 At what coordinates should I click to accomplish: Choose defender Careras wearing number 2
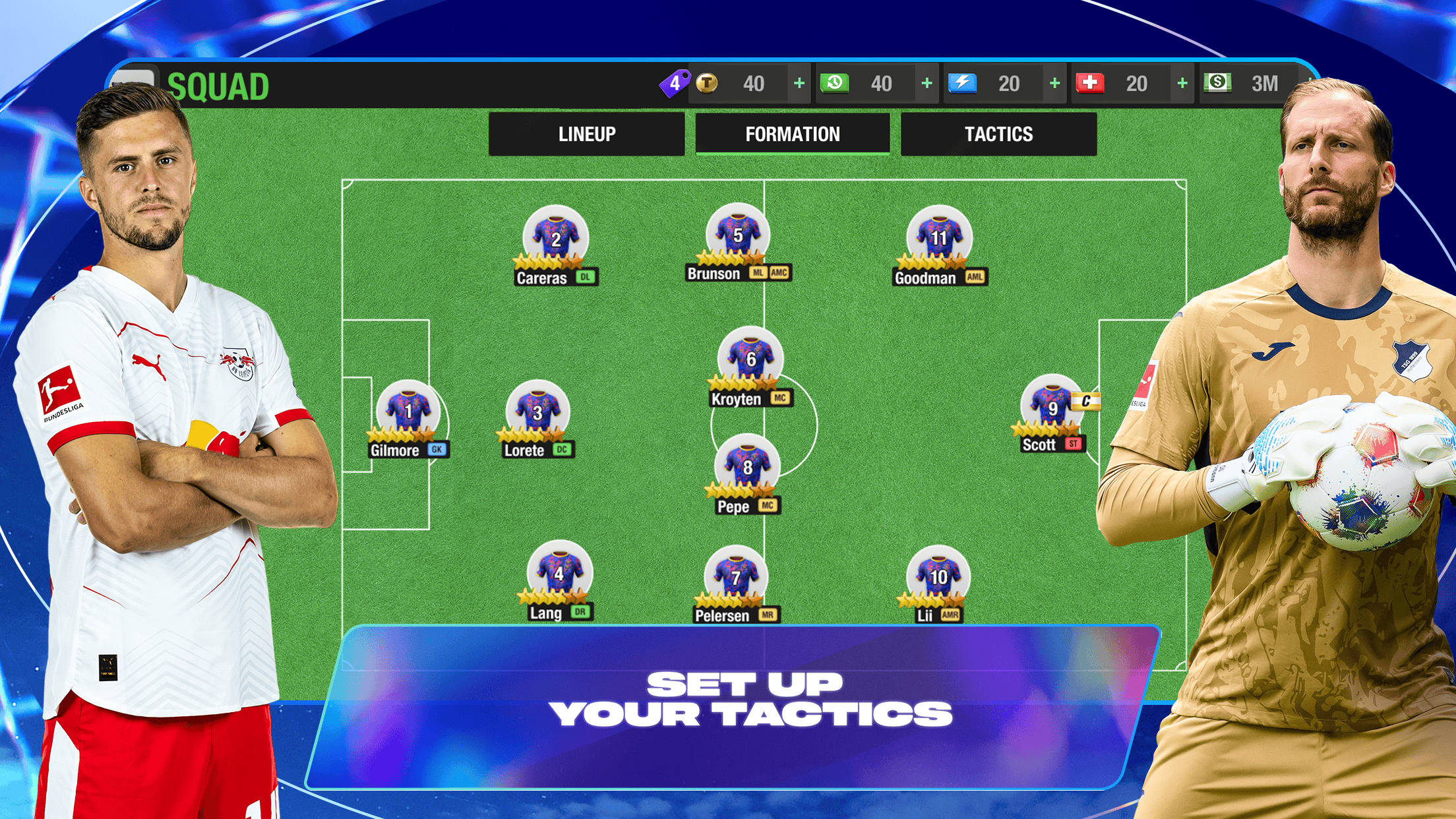[x=555, y=240]
